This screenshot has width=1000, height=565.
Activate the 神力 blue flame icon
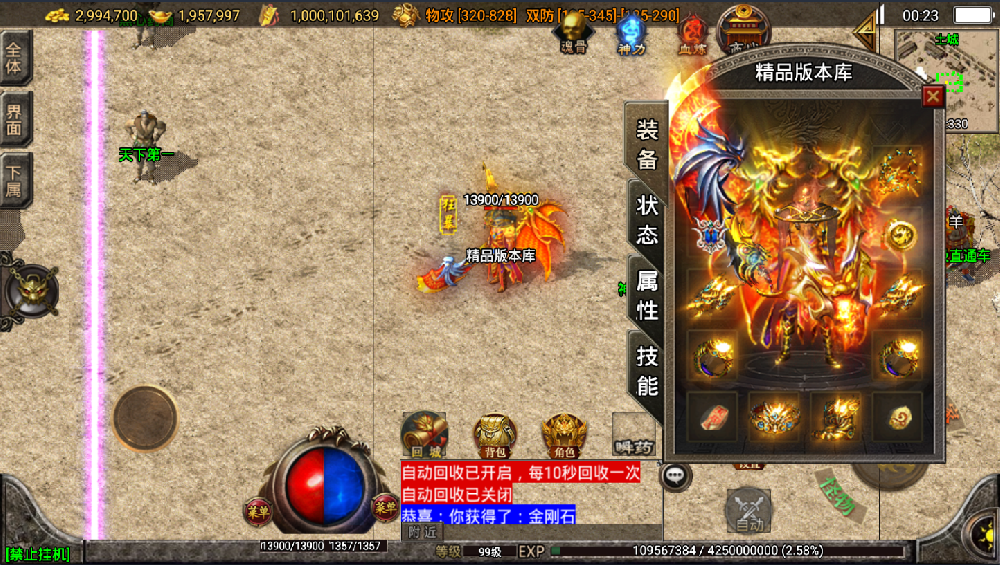630,31
